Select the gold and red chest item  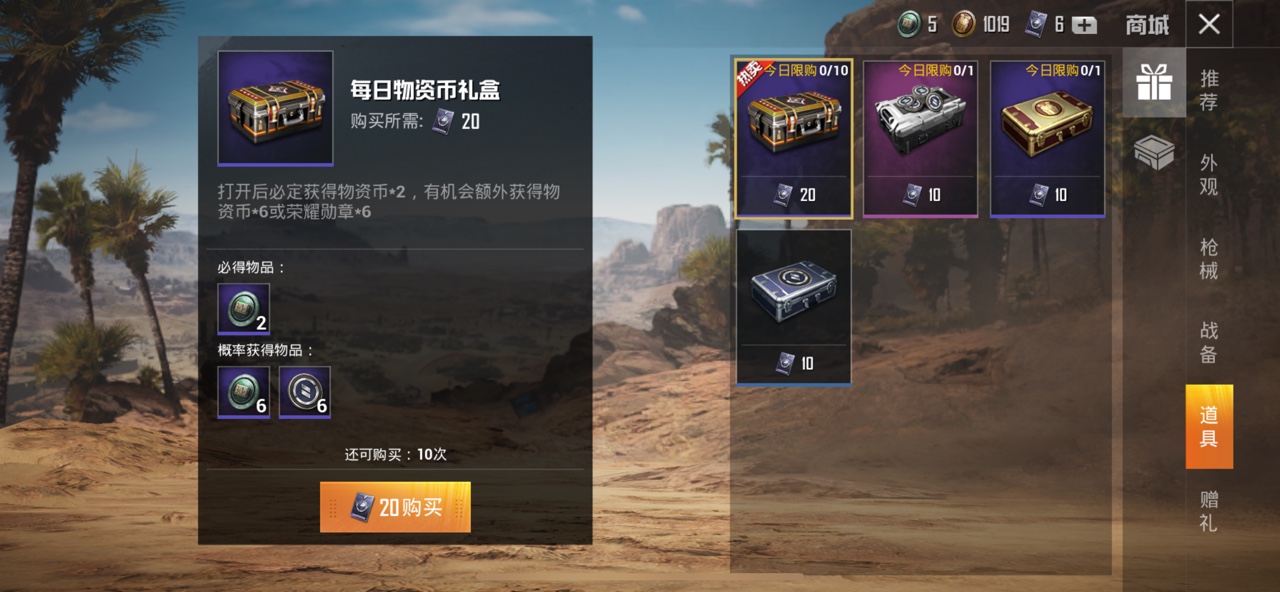coord(1047,138)
